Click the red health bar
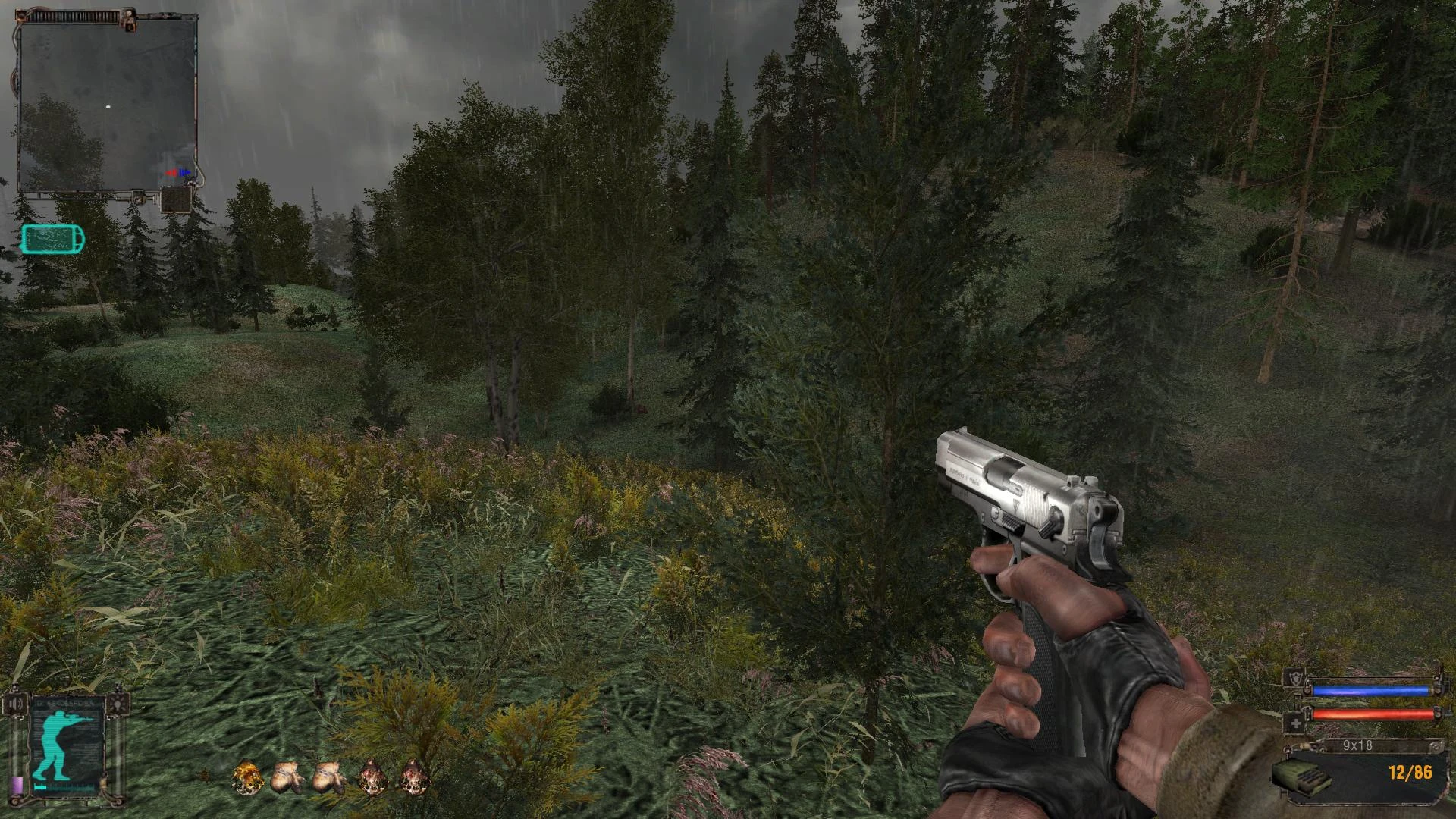The width and height of the screenshot is (1456, 819). 1373,714
